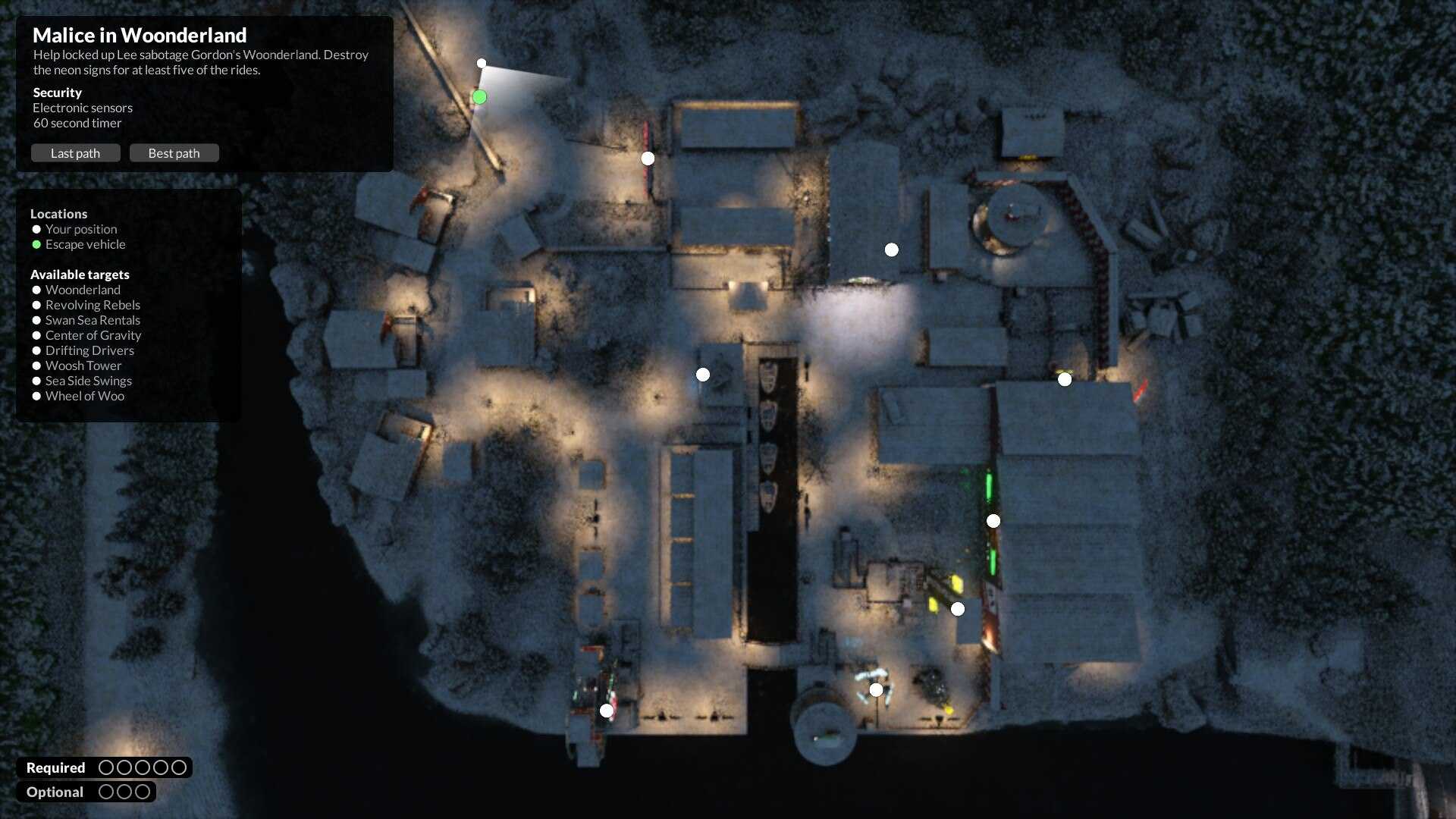Choose Drifting Drivers in the targets list
This screenshot has height=819, width=1456.
89,350
